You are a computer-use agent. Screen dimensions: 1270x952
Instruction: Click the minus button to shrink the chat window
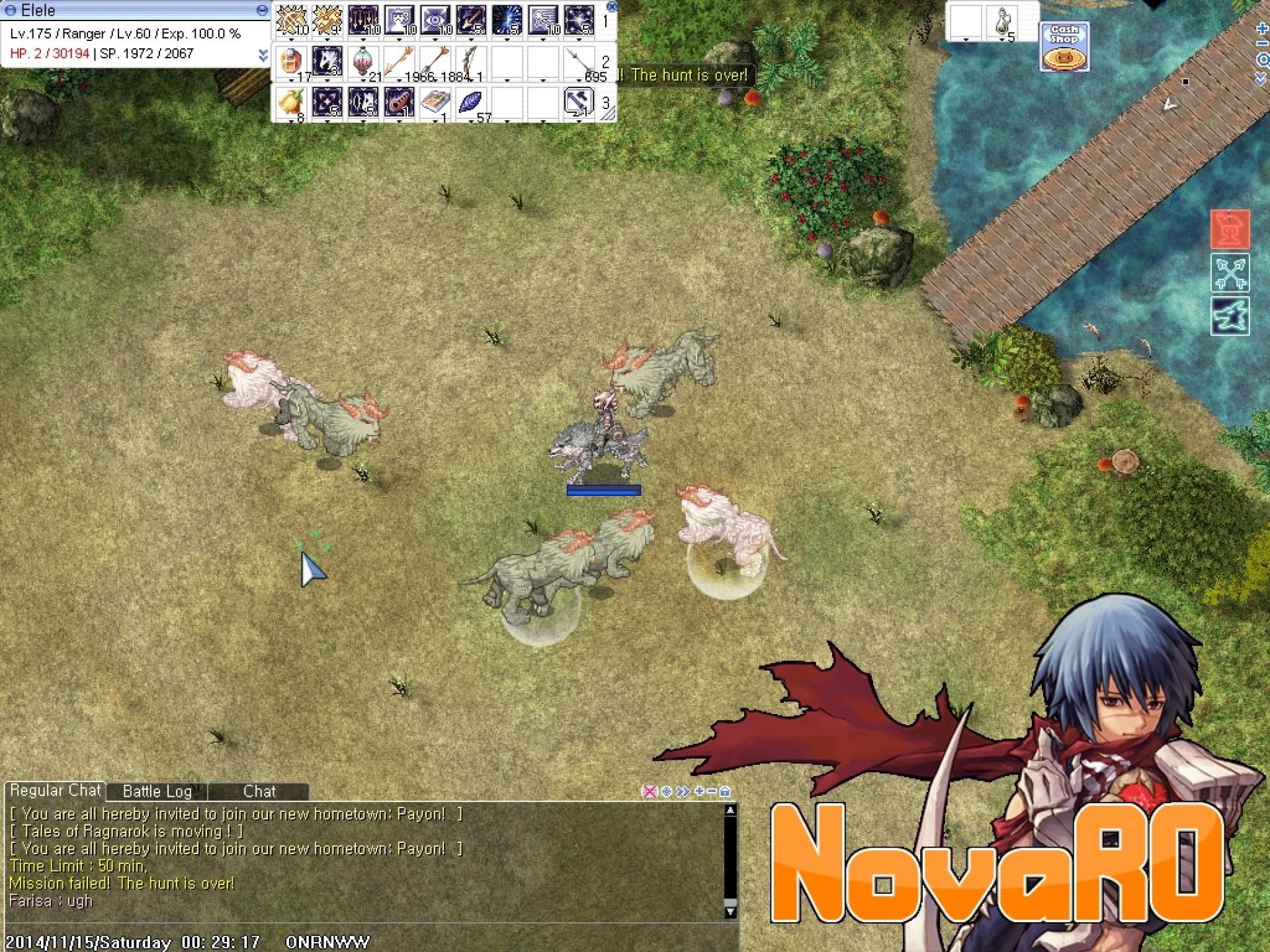[712, 791]
